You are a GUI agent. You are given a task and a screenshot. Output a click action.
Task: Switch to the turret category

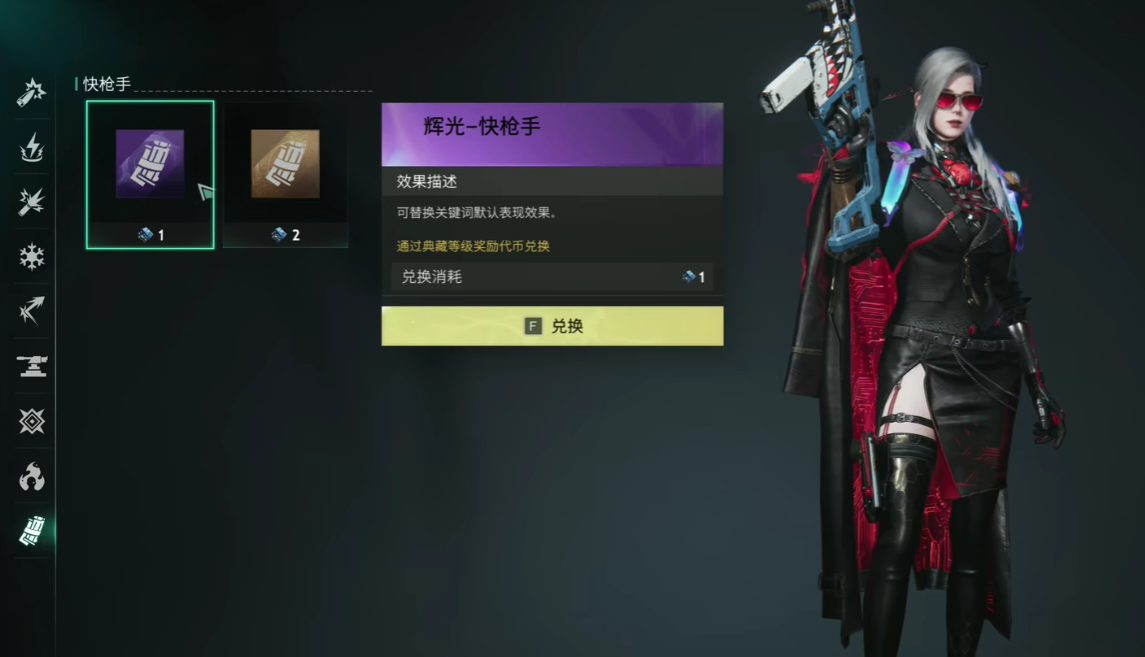pyautogui.click(x=32, y=366)
